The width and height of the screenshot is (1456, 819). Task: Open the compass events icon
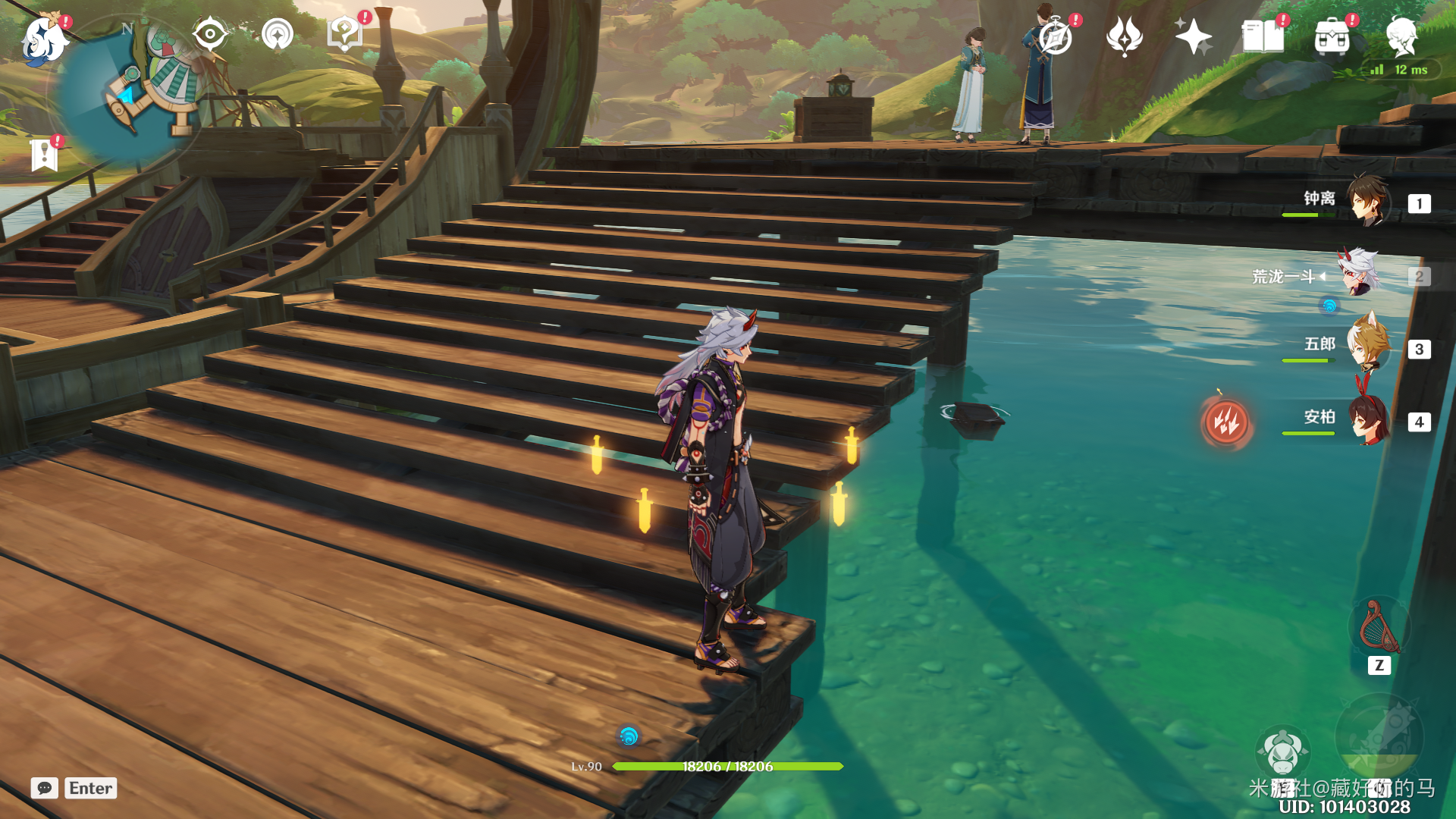click(1056, 36)
